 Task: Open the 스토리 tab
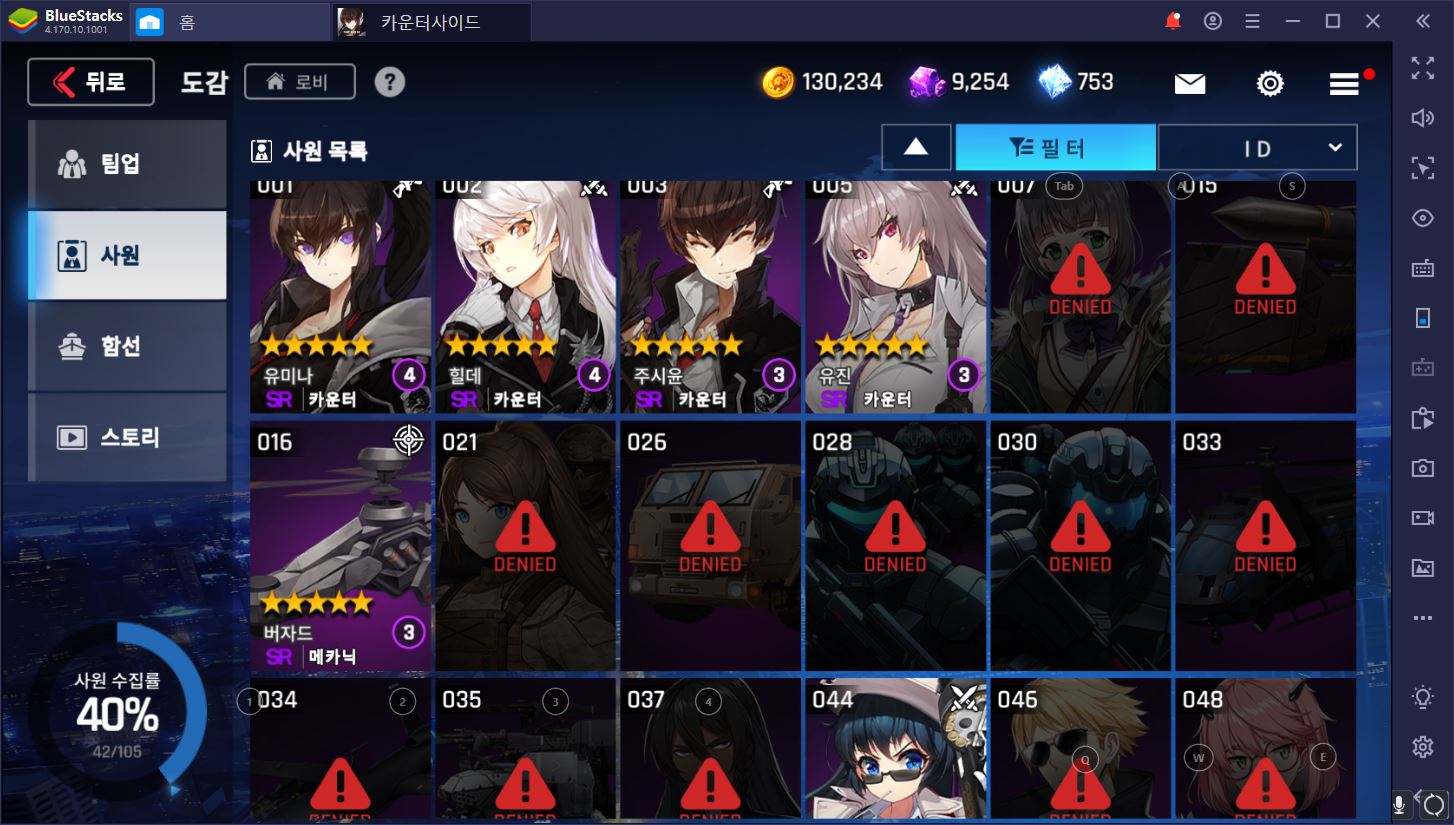click(127, 438)
